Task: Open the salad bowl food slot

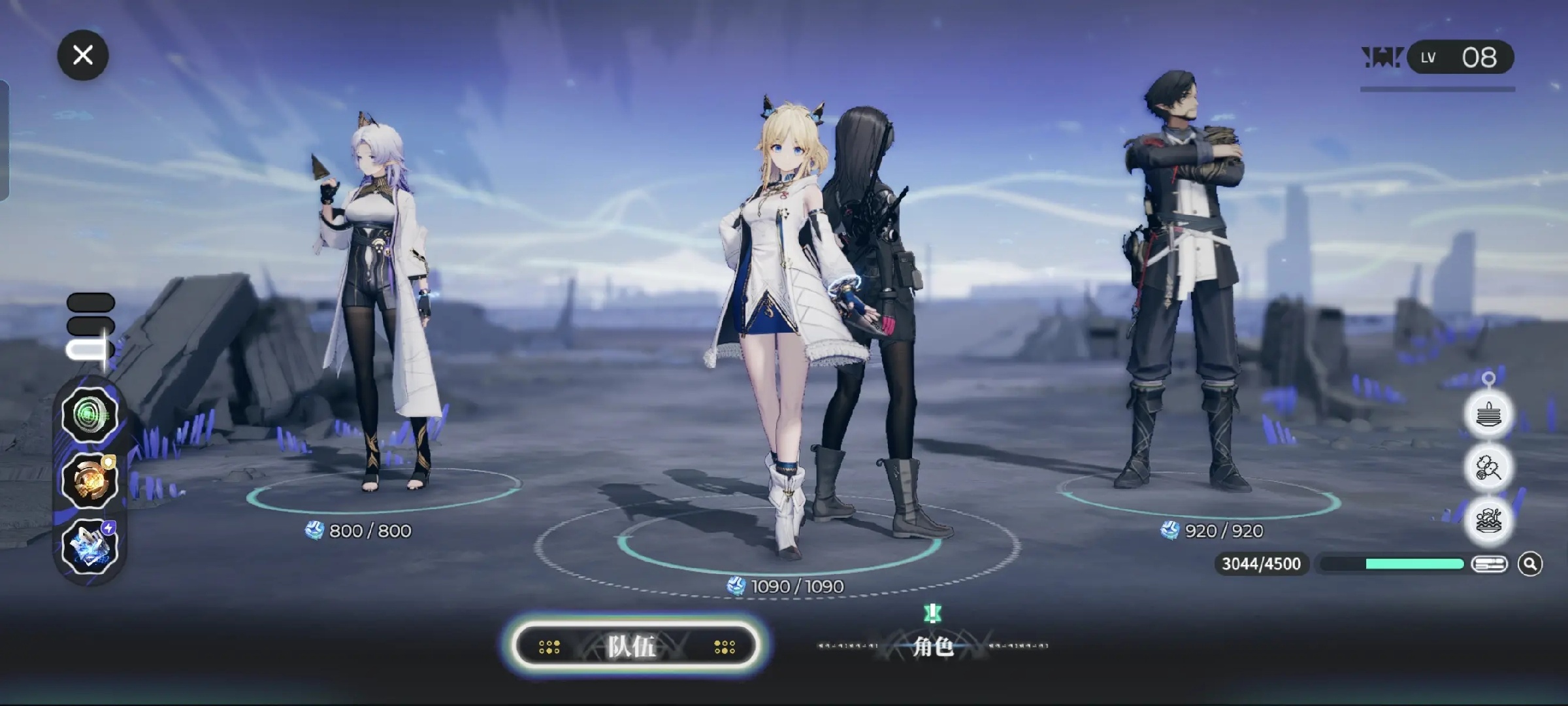Action: pyautogui.click(x=1488, y=521)
